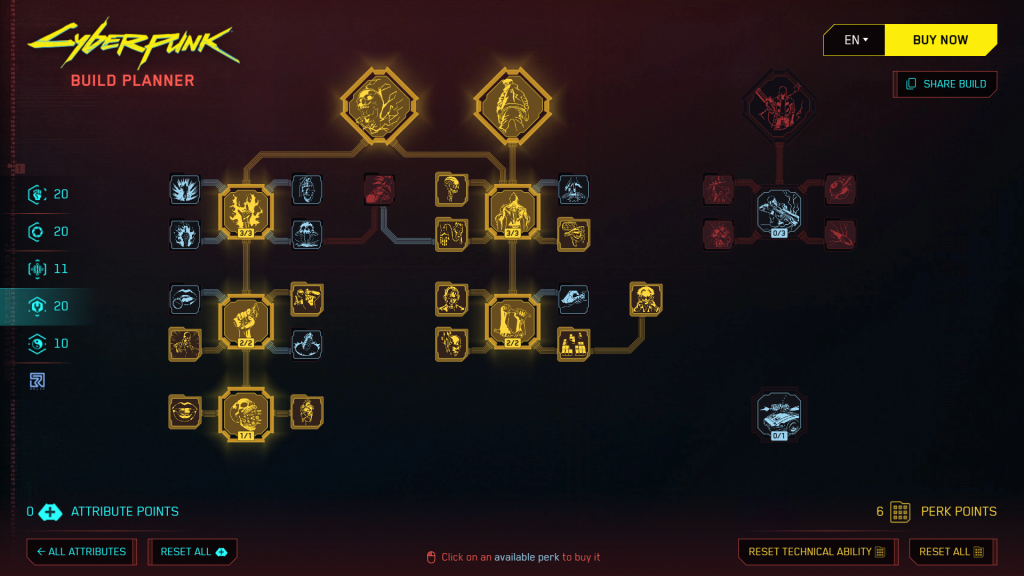Reset all attribute points
Viewport: 1024px width, 576px height.
[193, 551]
